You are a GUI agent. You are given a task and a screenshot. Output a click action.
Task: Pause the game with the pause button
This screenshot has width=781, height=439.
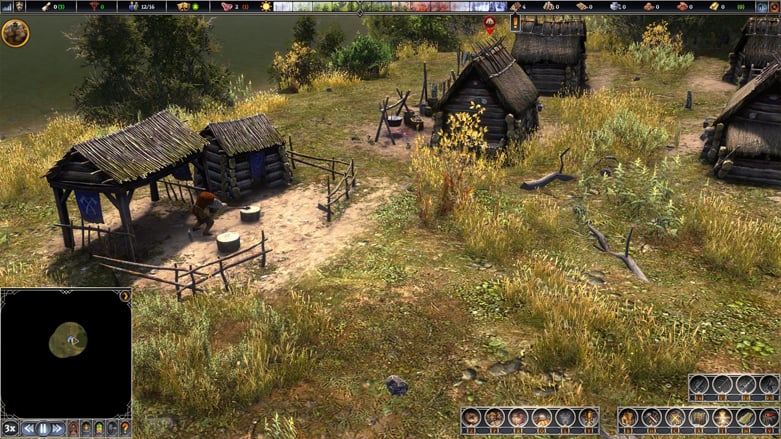[x=43, y=428]
